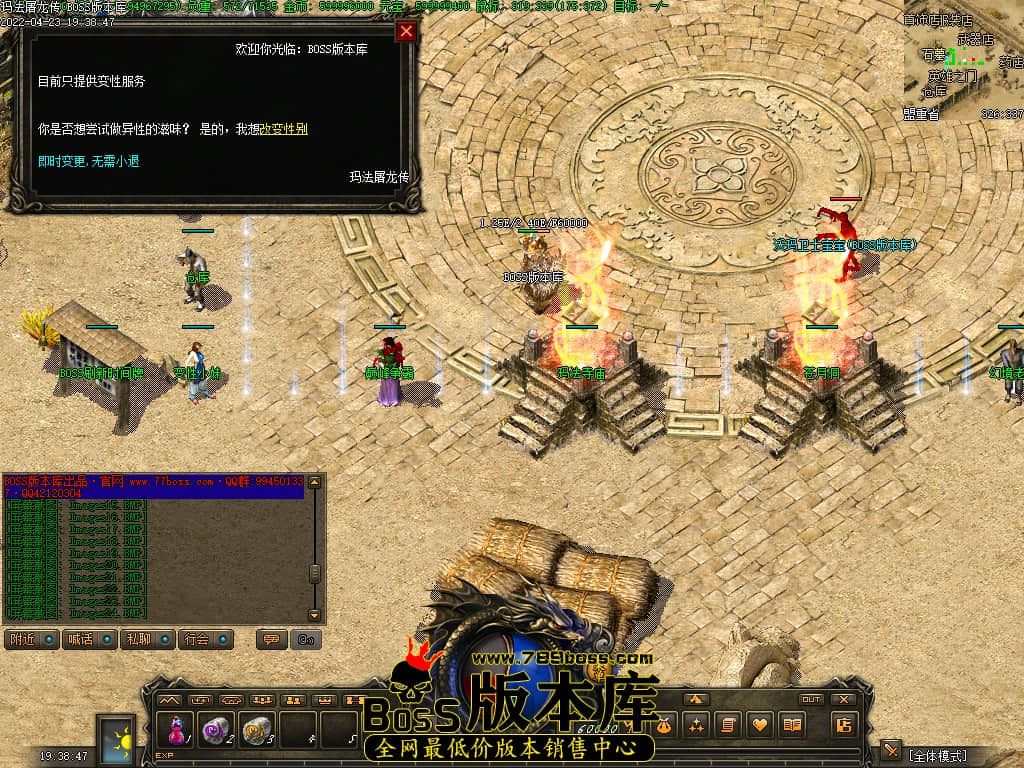The image size is (1024, 768).
Task: Toggle the 私聊 private chat channel
Action: tap(148, 639)
